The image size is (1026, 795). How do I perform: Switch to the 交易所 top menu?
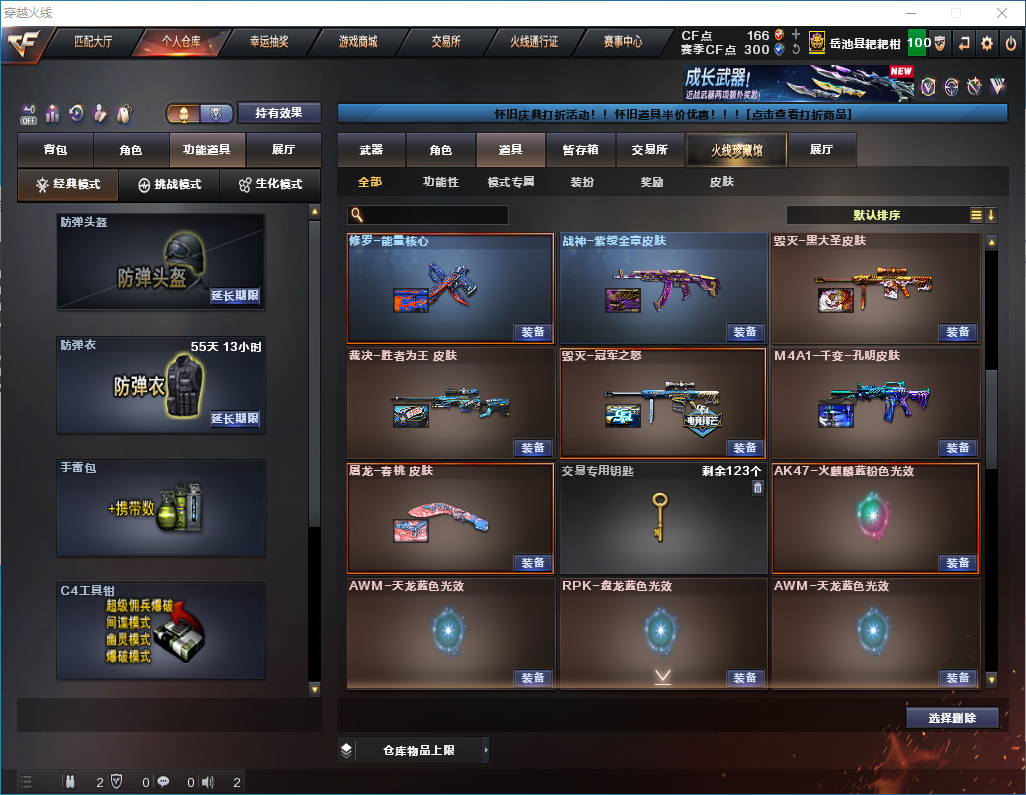[x=446, y=42]
